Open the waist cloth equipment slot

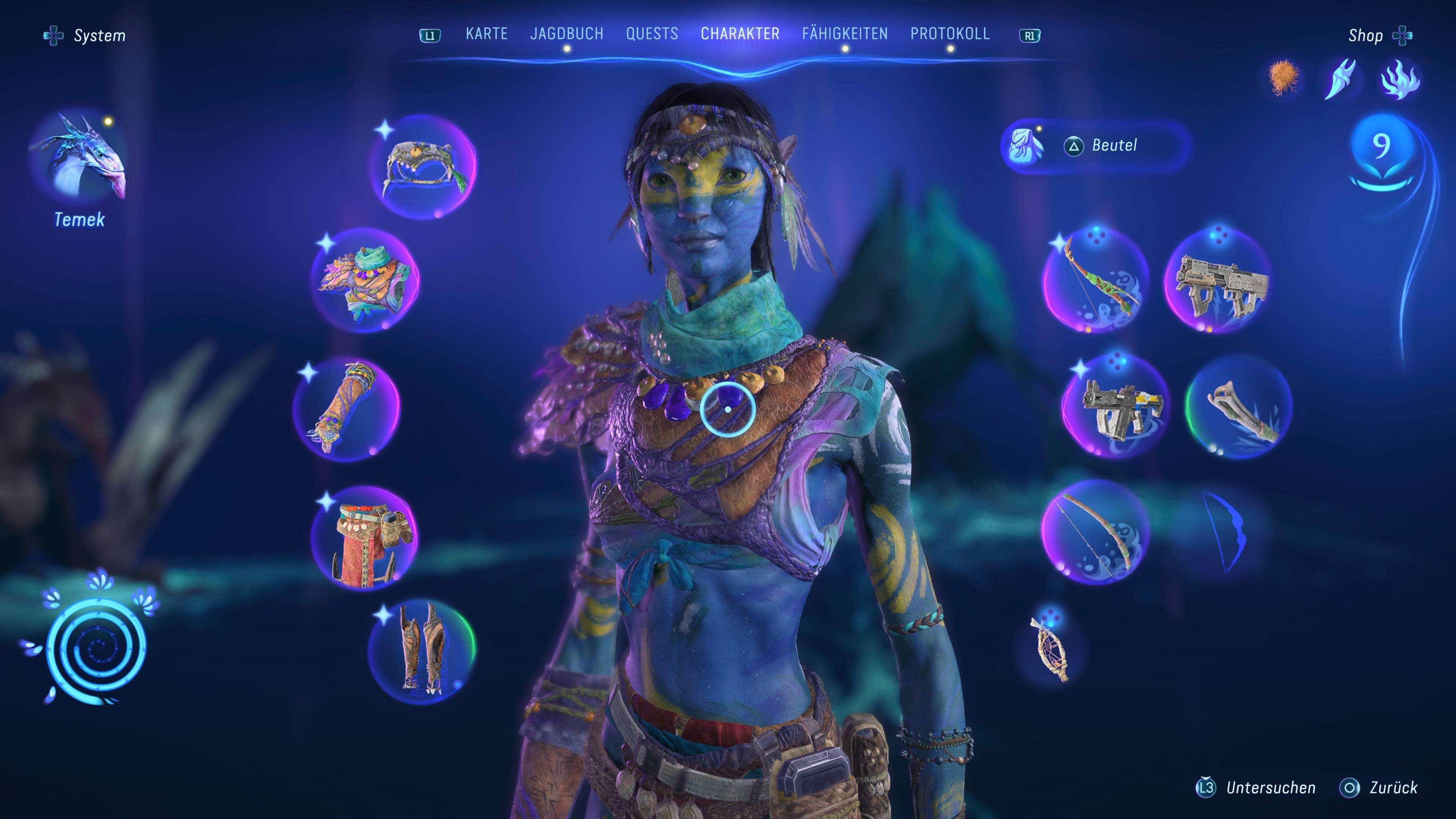click(365, 537)
